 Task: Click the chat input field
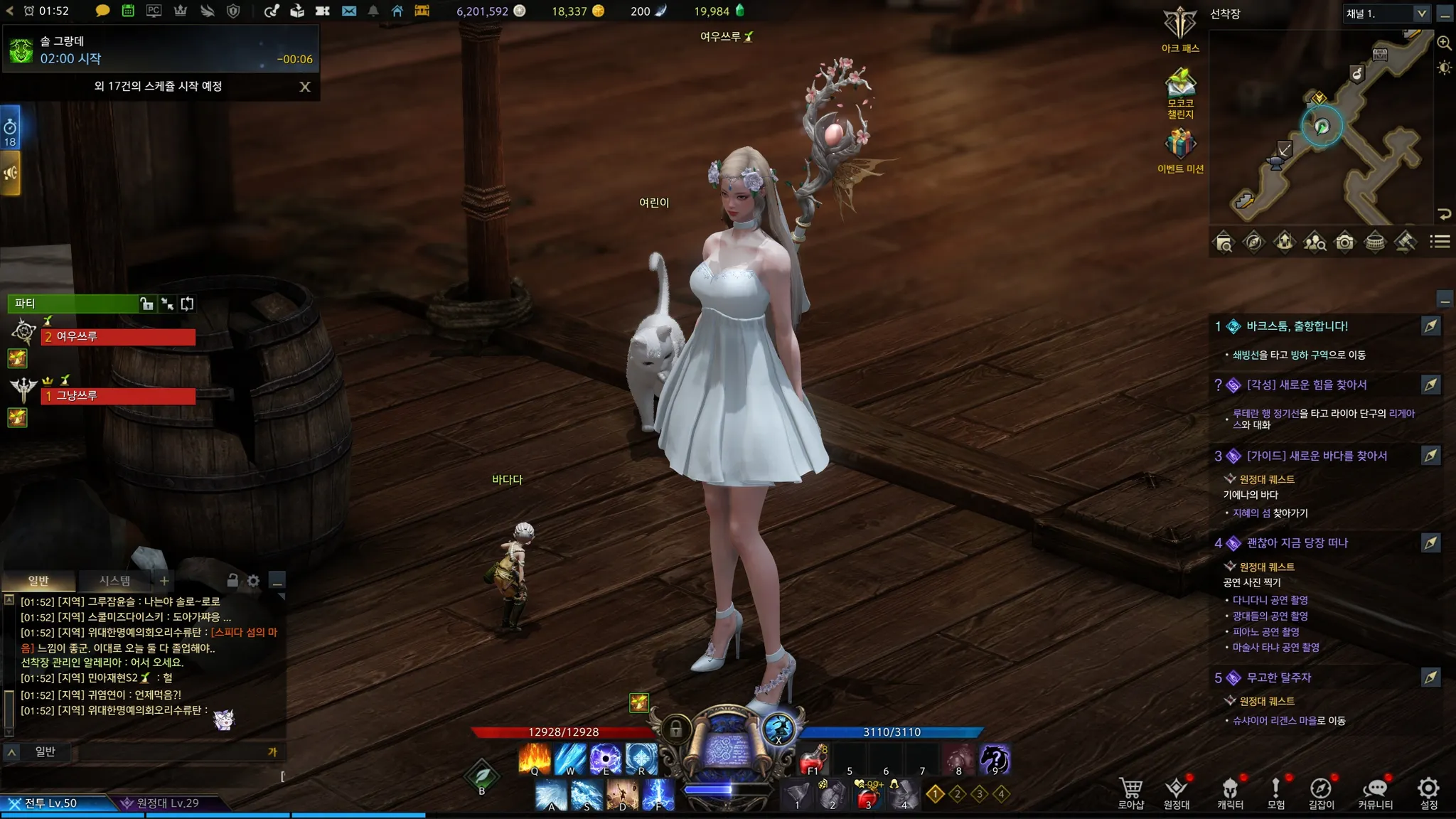pyautogui.click(x=171, y=752)
